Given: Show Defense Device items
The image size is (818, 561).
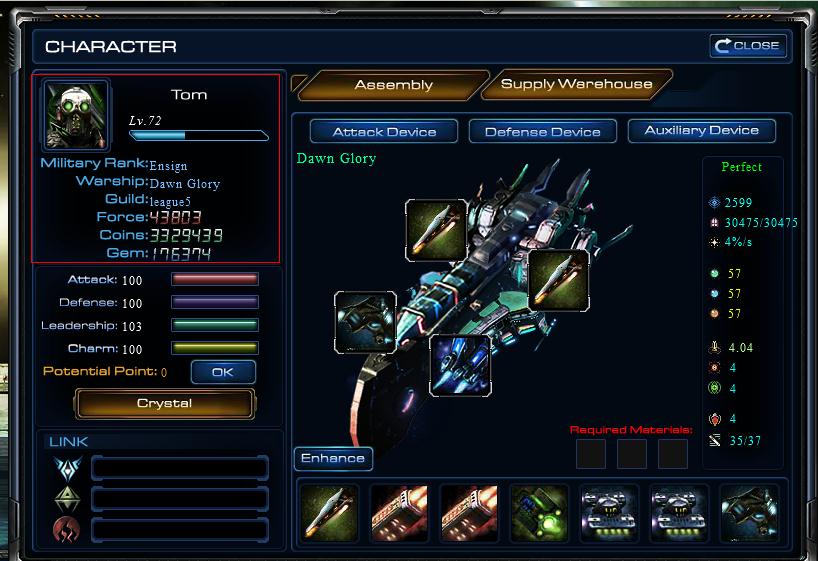Looking at the screenshot, I should pos(542,131).
